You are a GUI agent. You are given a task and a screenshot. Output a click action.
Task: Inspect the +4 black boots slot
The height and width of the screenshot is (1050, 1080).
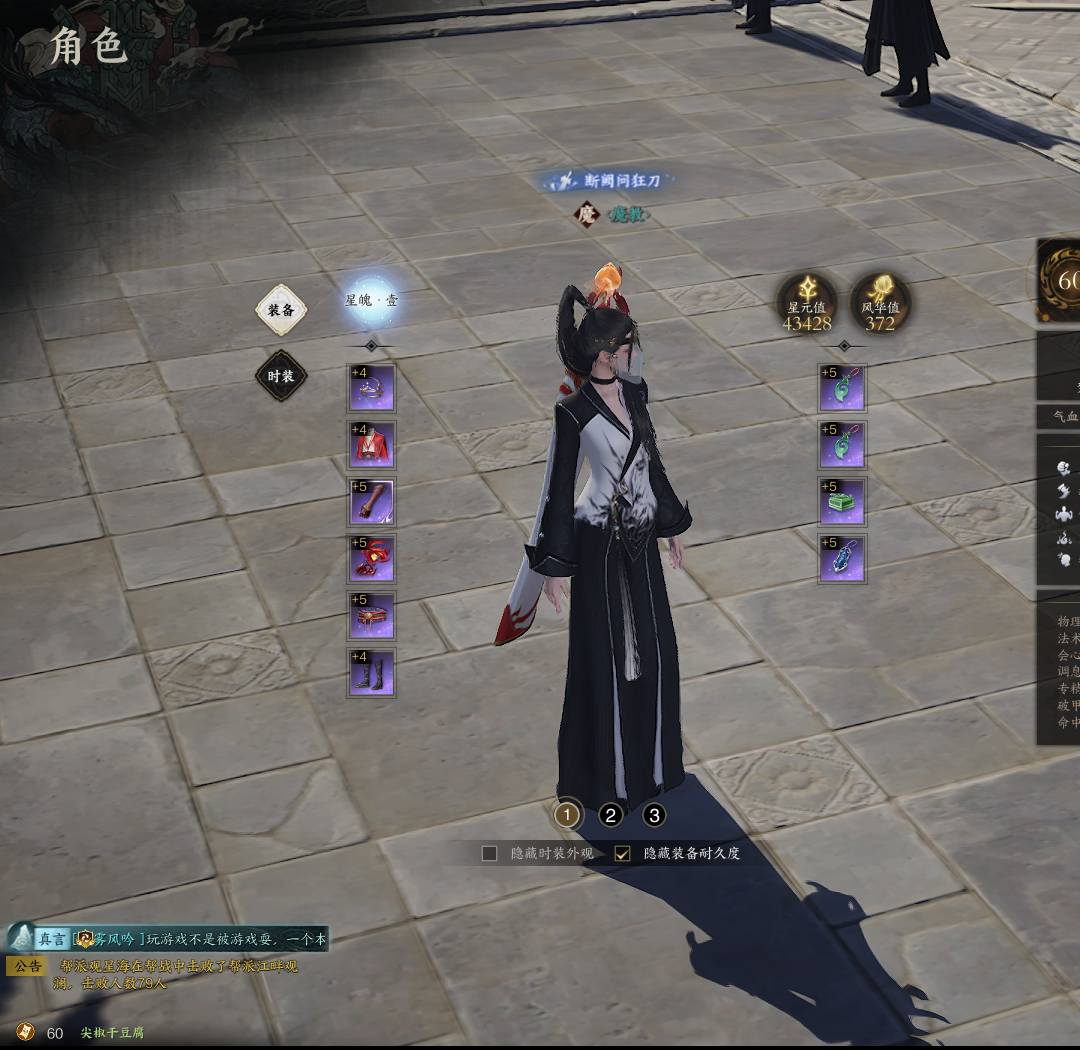(x=371, y=673)
